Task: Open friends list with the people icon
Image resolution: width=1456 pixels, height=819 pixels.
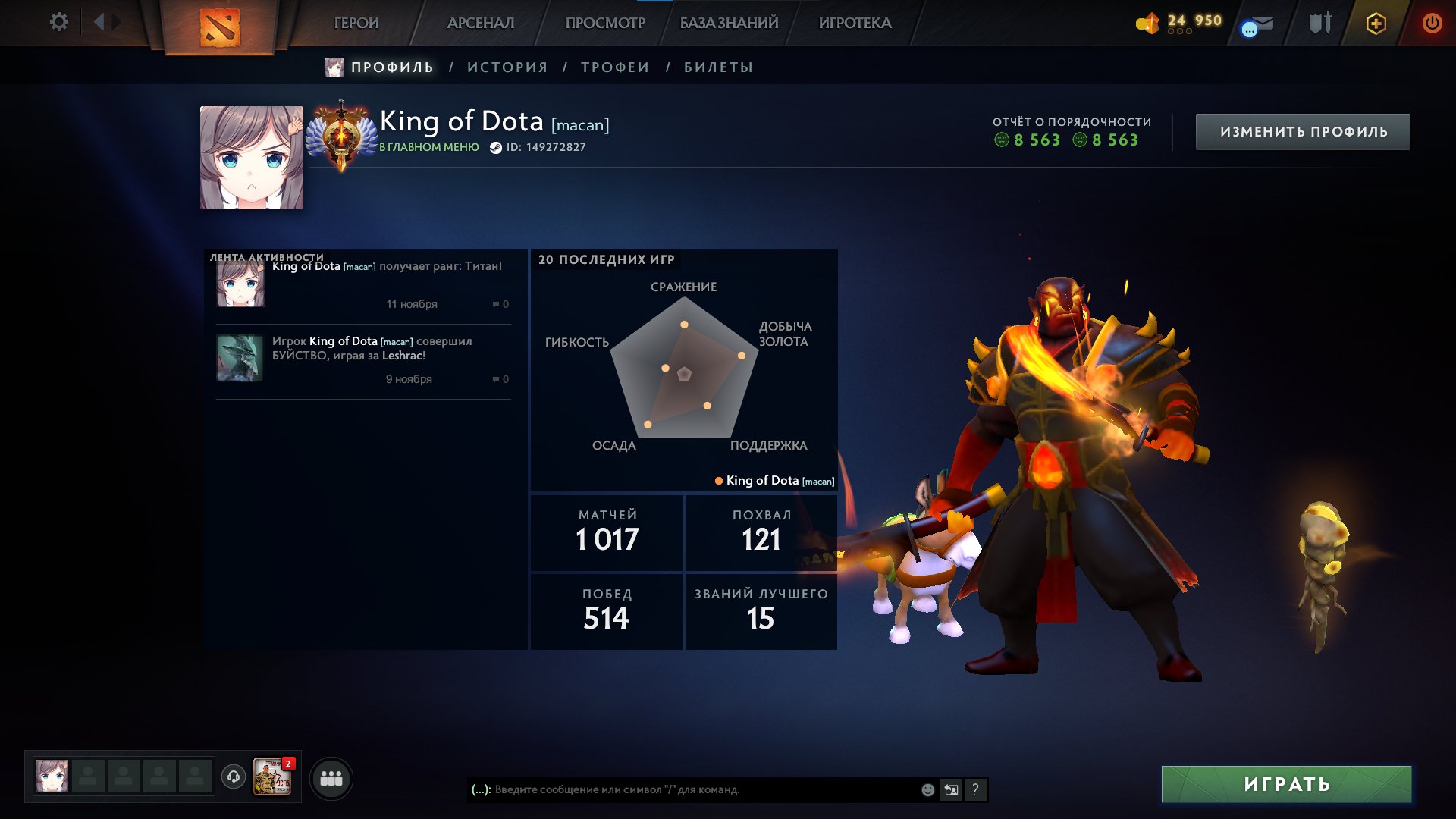Action: pos(331,777)
